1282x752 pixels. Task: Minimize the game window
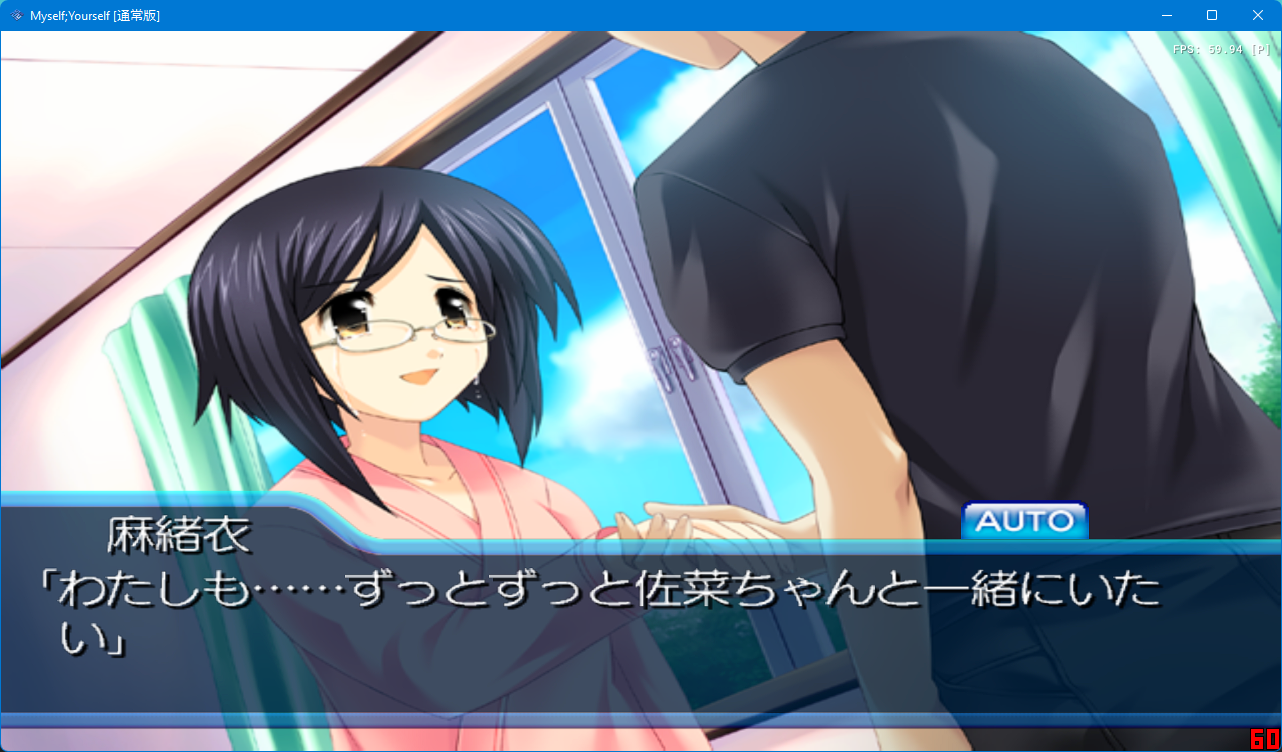pyautogui.click(x=1165, y=15)
